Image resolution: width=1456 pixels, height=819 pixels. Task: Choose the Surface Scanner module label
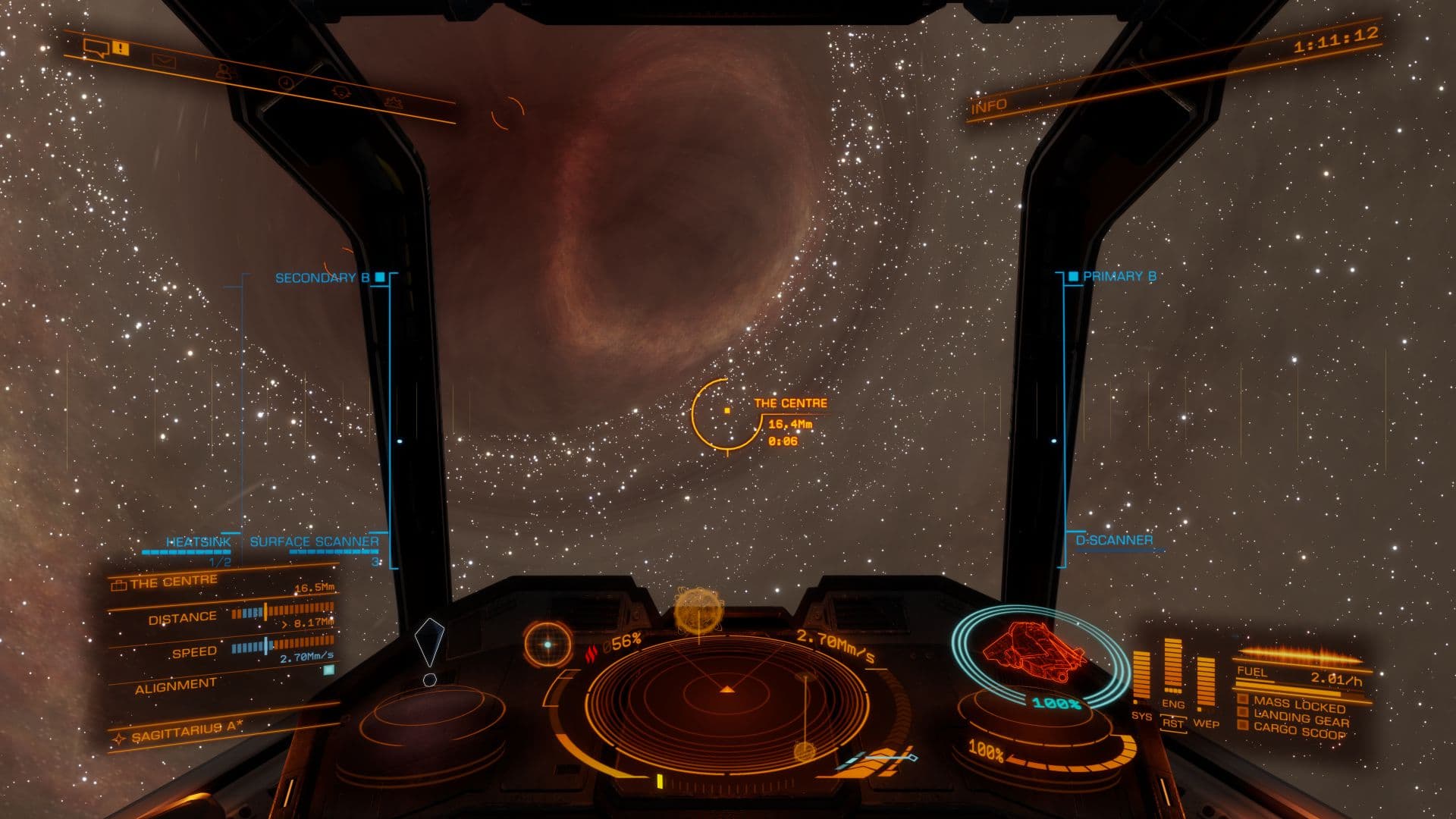[x=314, y=542]
